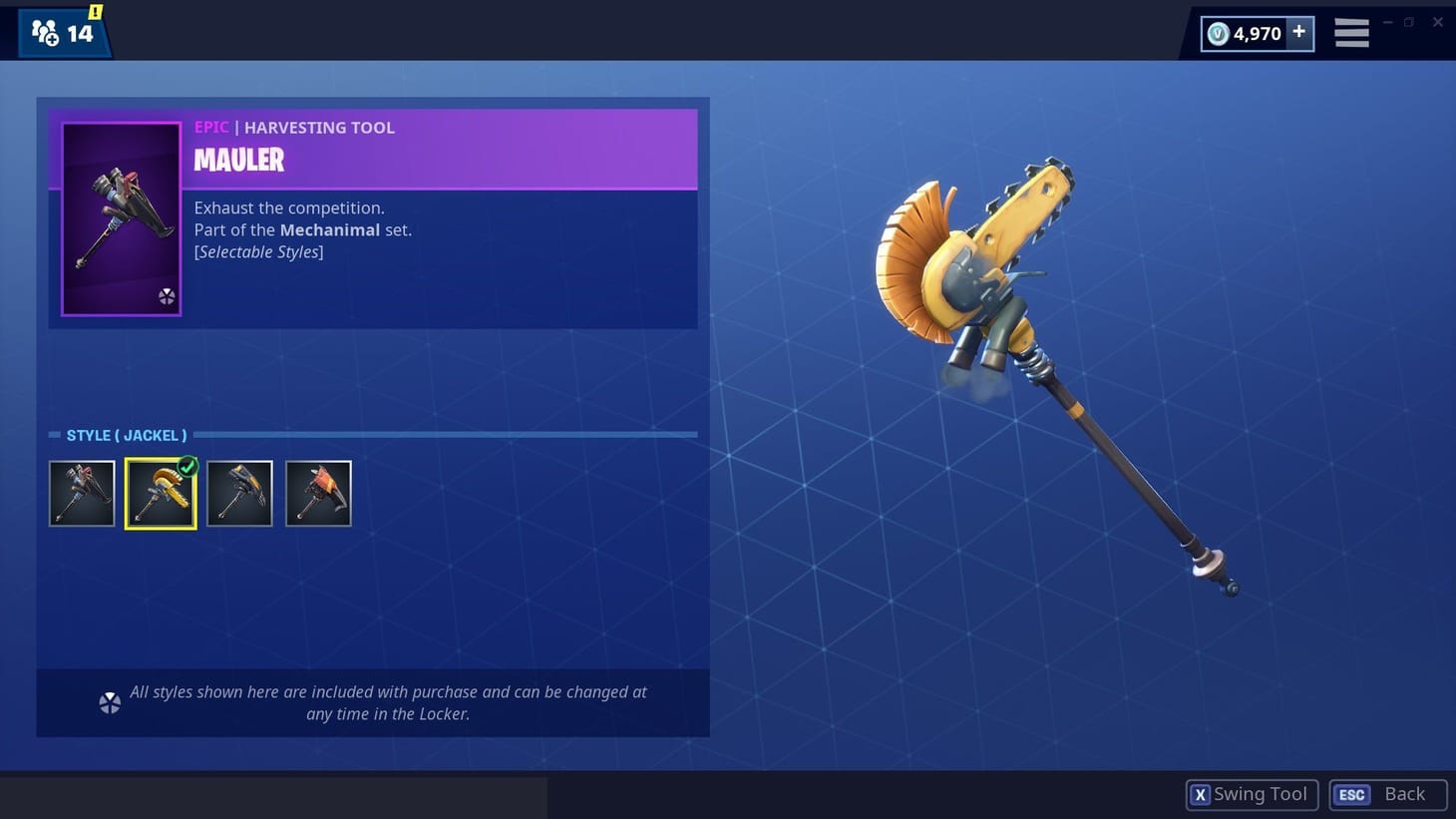The height and width of the screenshot is (819, 1456).
Task: Increase V-Bucks with the plus button
Action: coord(1298,32)
